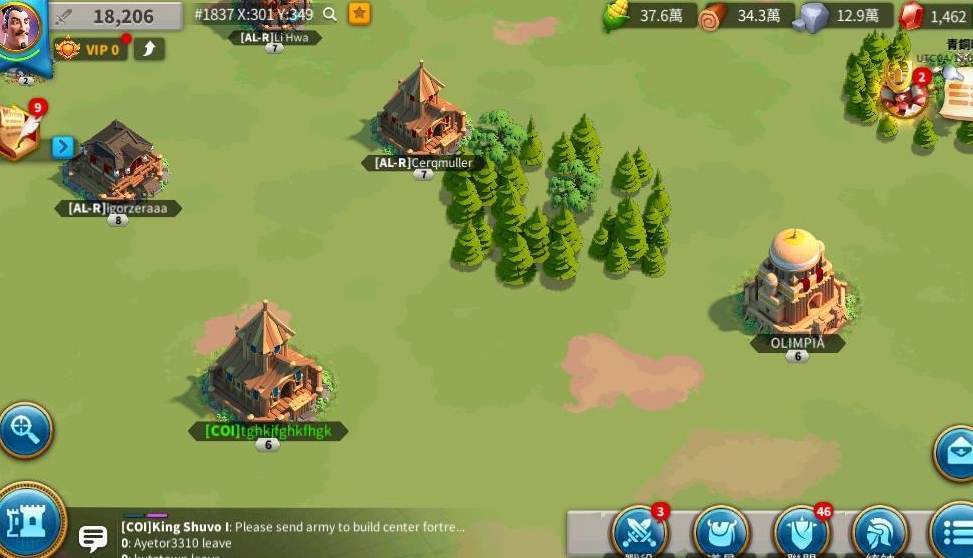Open the commander helmet menu

click(880, 532)
